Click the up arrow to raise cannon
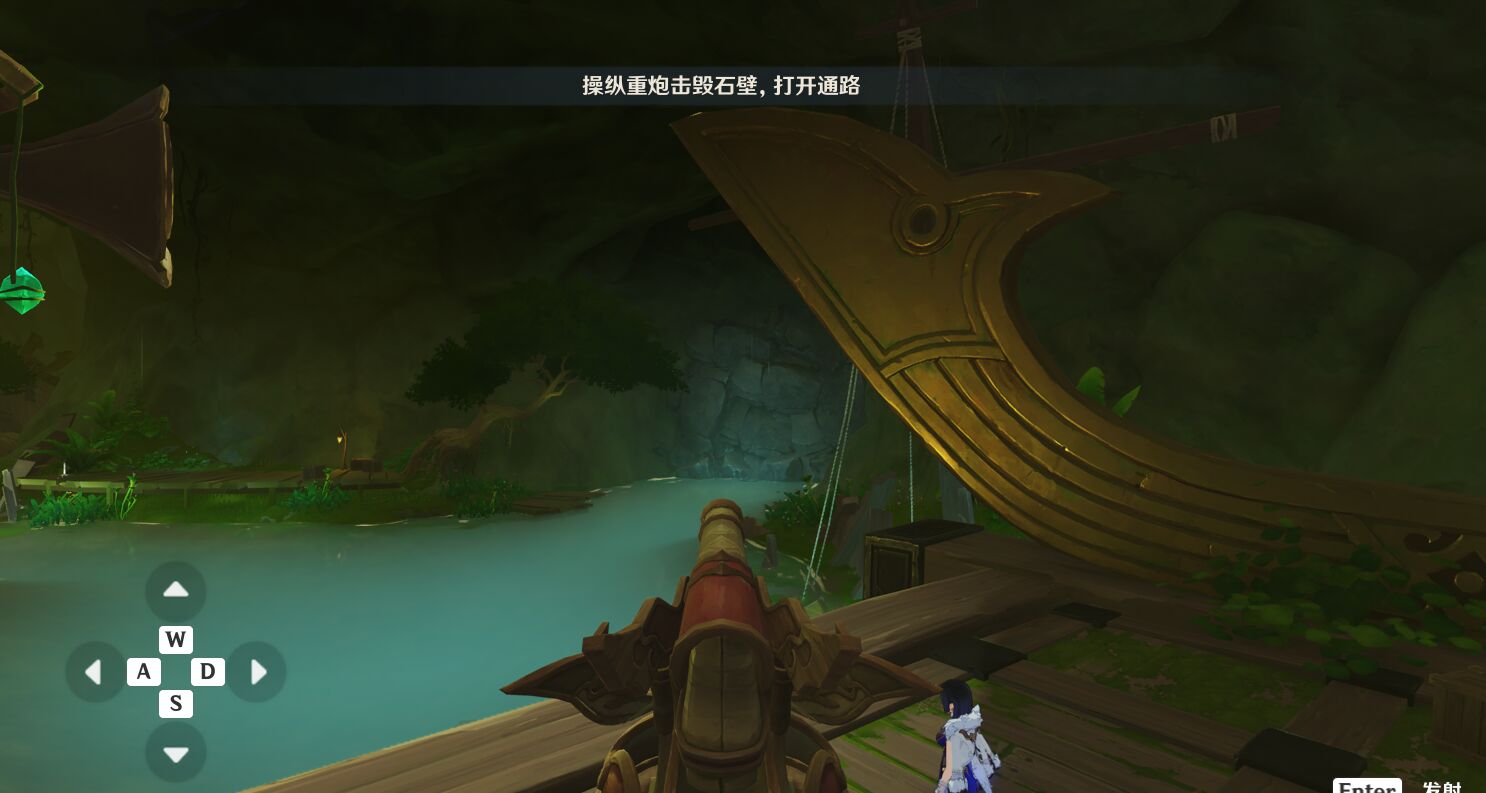The image size is (1486, 793). pos(176,591)
